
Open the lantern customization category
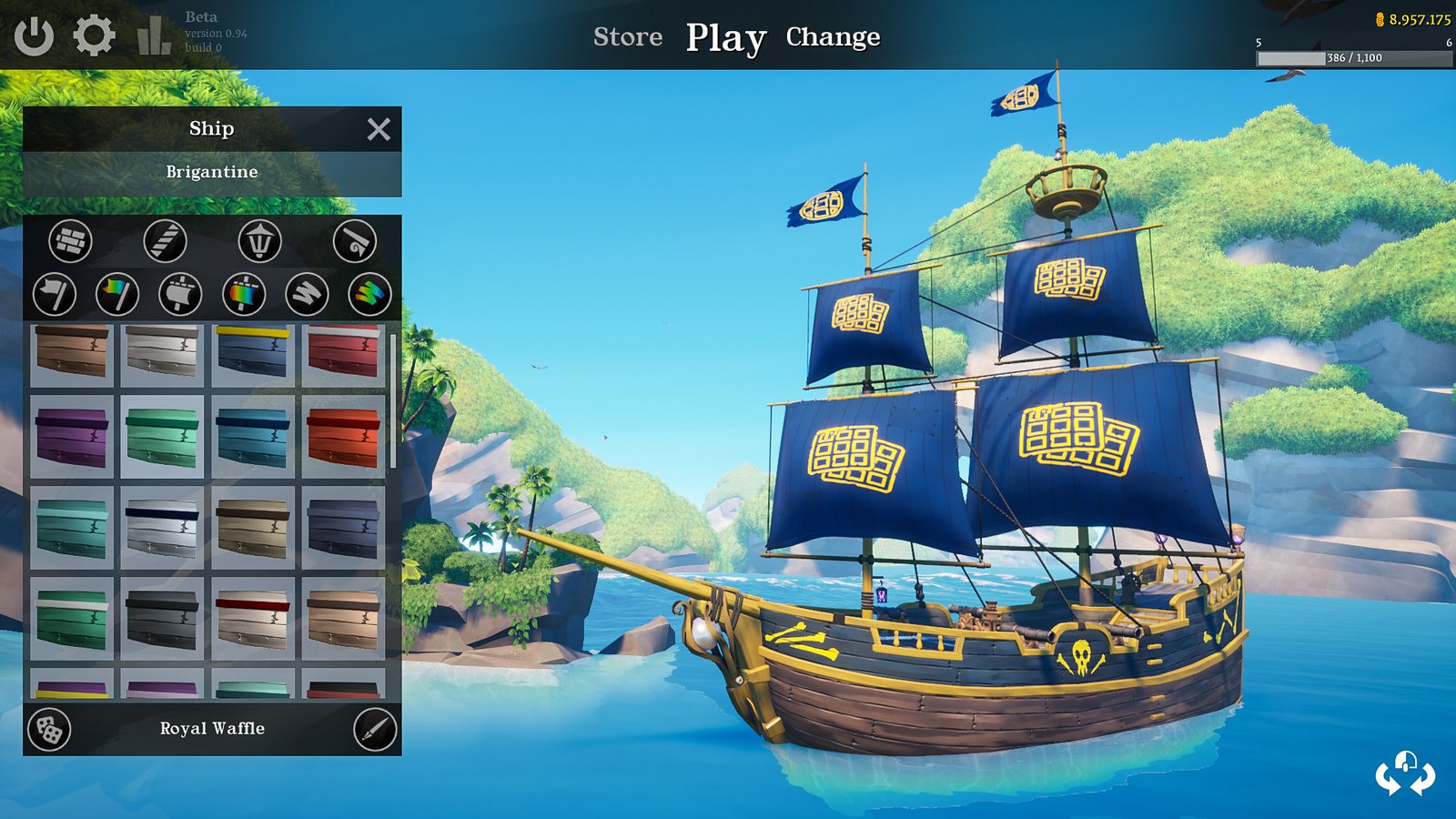point(259,241)
